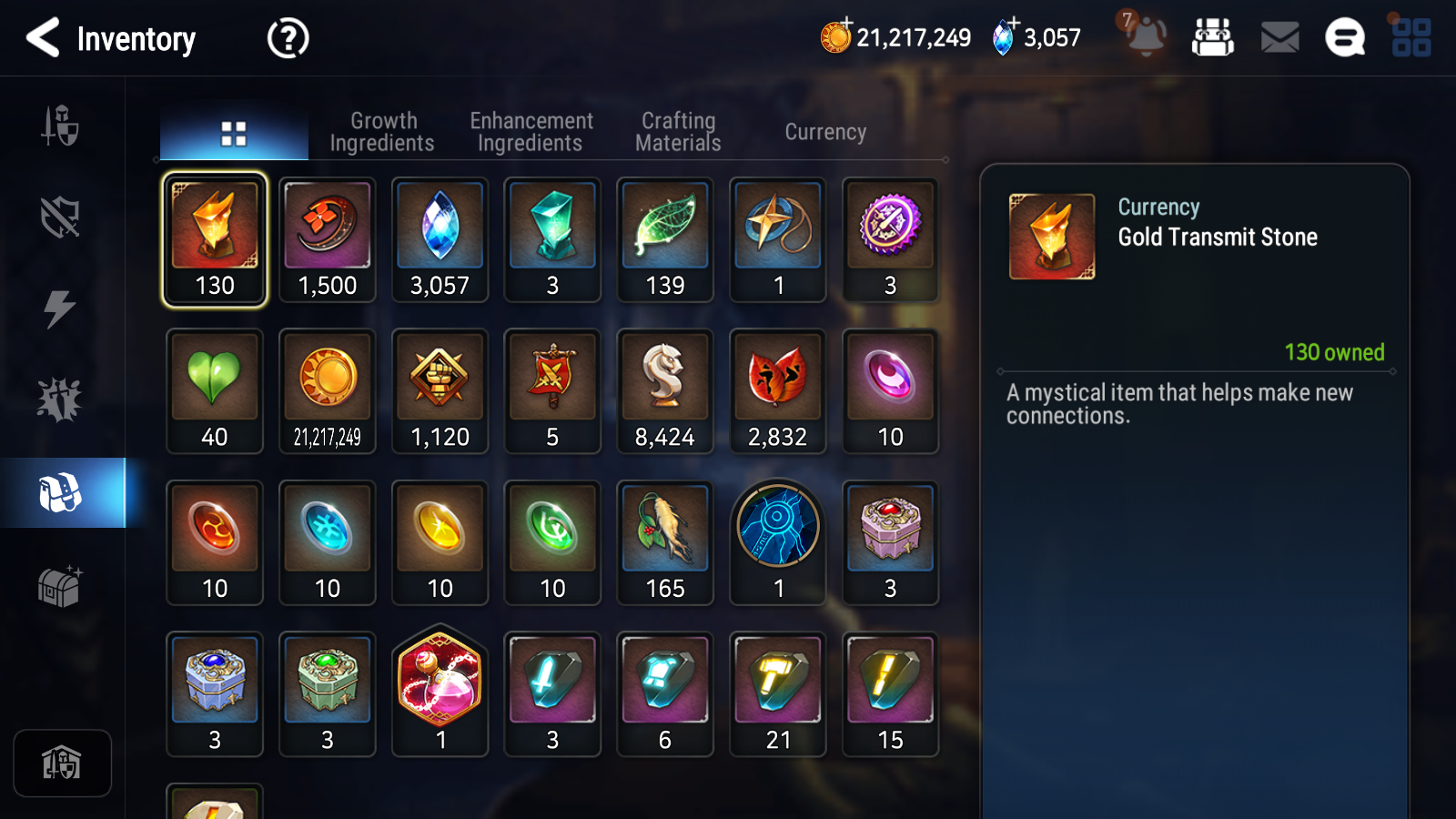Image resolution: width=1456 pixels, height=819 pixels.
Task: Open the question mark help button
Action: [288, 38]
